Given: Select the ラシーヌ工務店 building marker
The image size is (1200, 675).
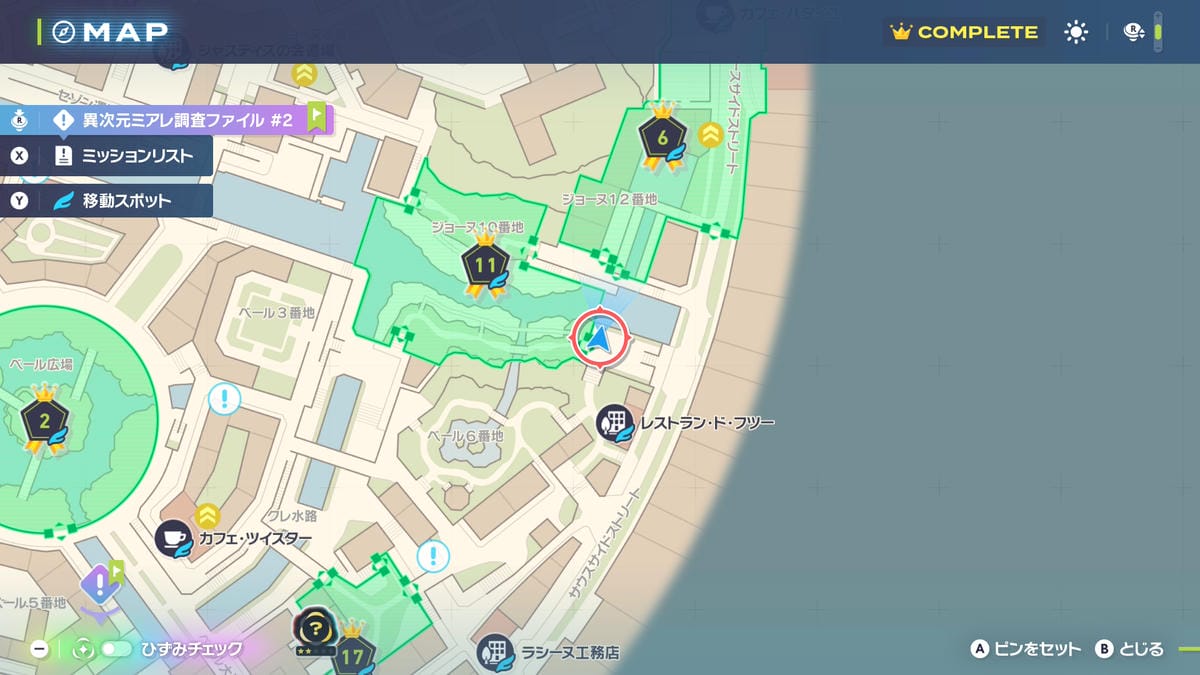Looking at the screenshot, I should [495, 652].
